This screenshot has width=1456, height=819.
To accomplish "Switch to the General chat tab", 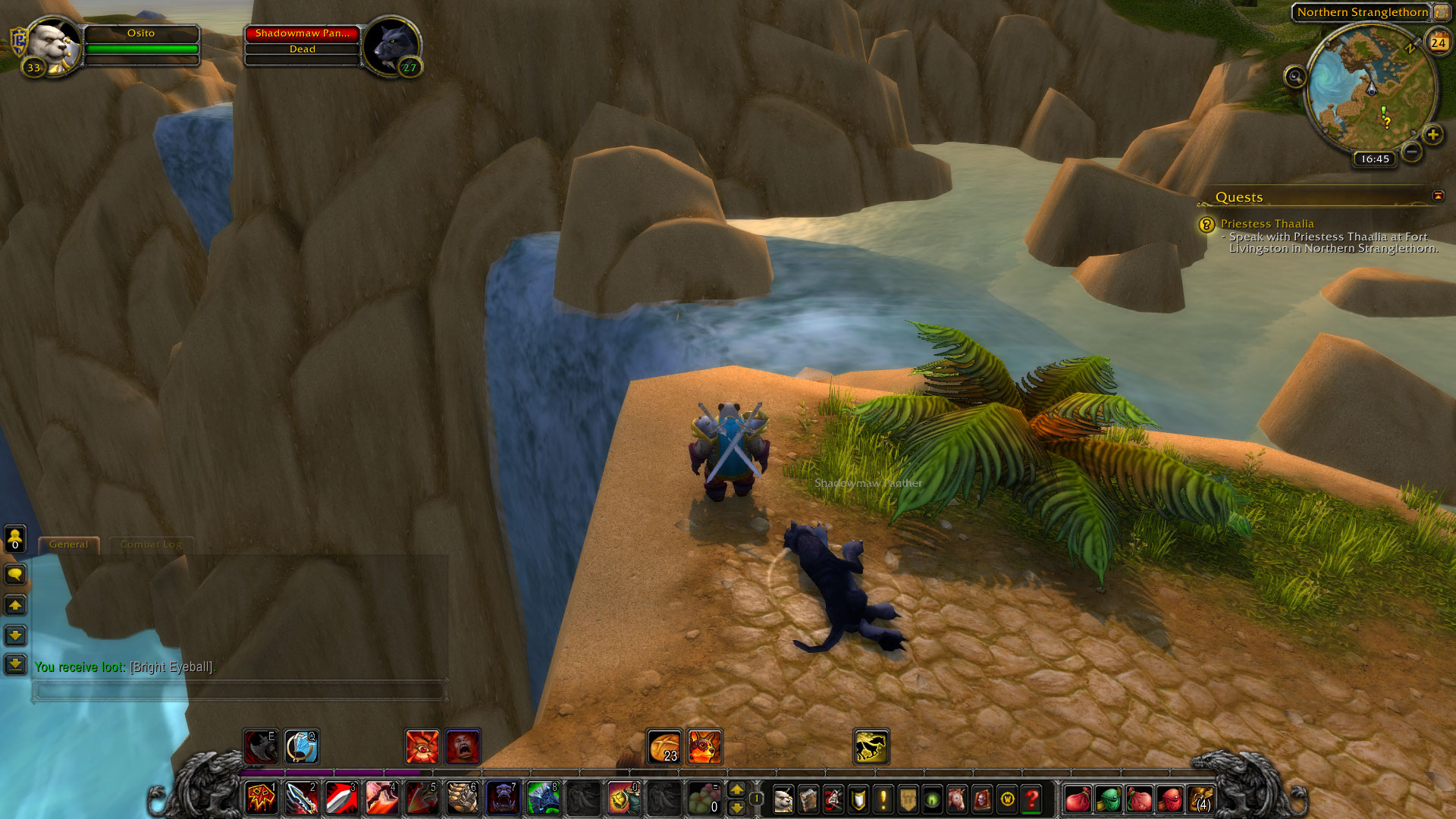I will coord(68,544).
